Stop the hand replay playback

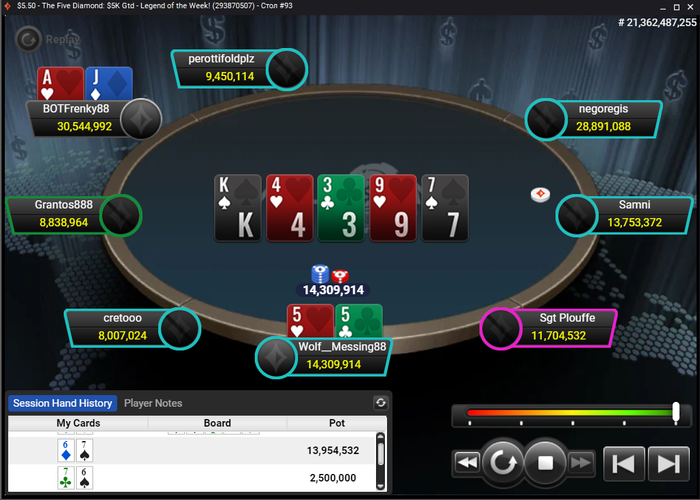[x=546, y=463]
